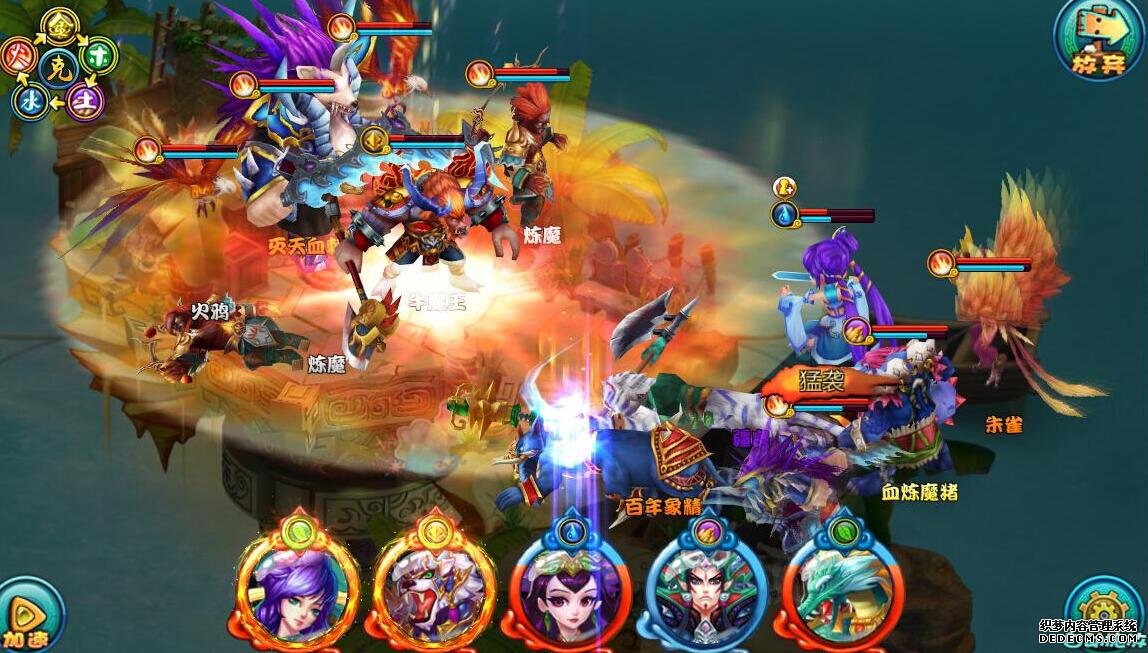Pick the stern bearded warrior hero portrait

[707, 592]
